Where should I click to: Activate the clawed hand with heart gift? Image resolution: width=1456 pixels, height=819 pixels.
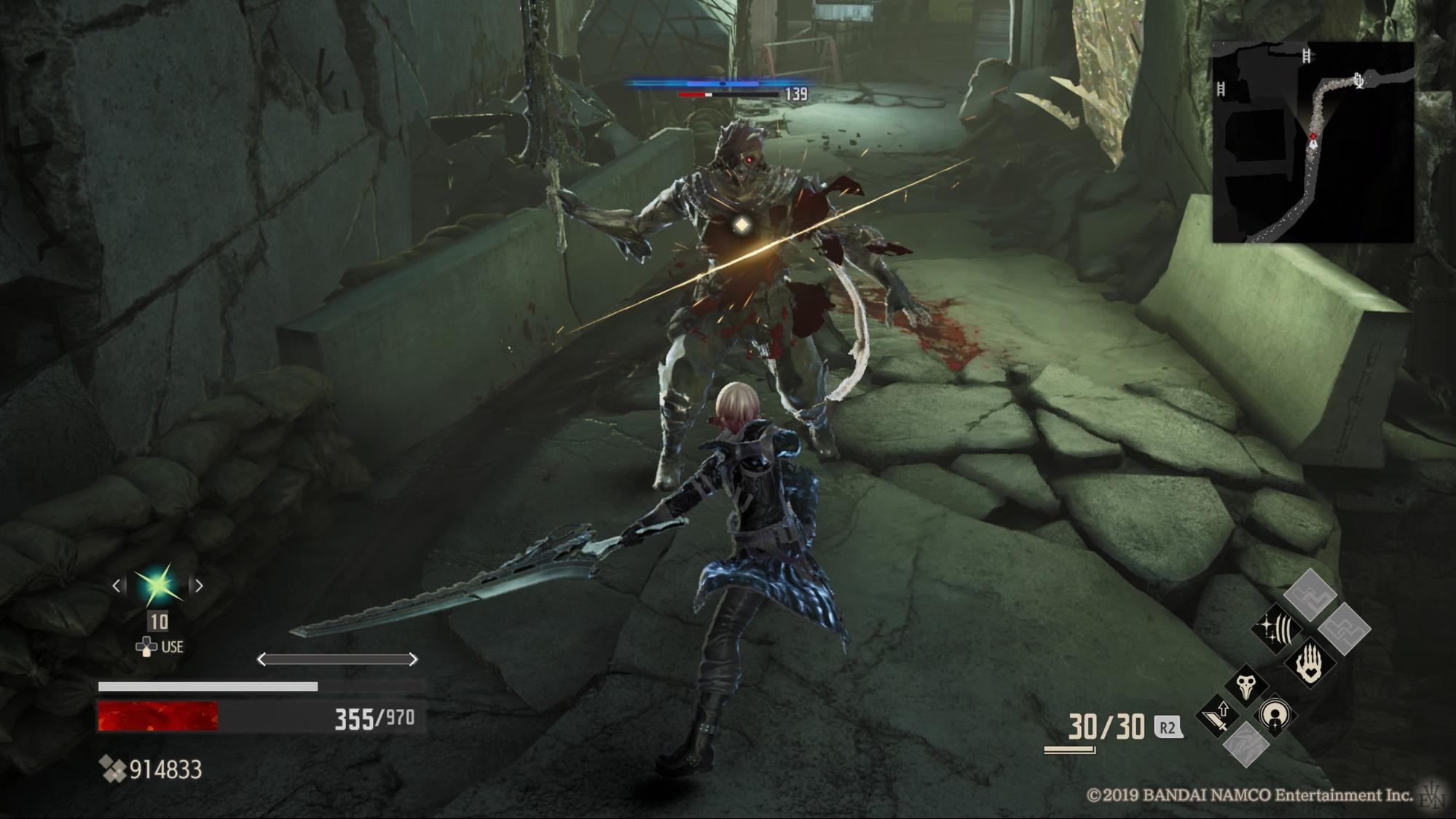(x=1310, y=662)
